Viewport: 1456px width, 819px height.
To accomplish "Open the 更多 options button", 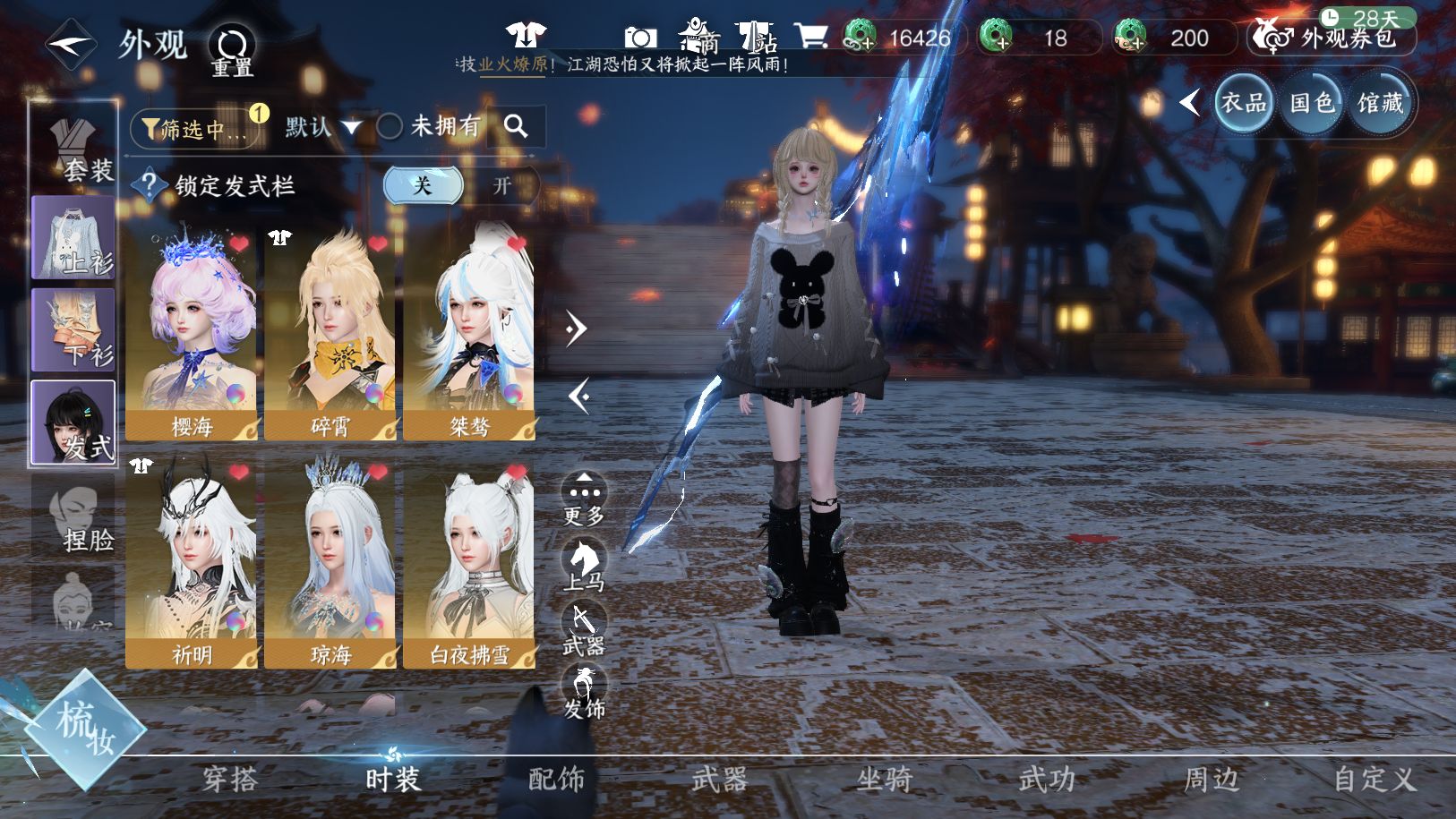I will click(x=584, y=499).
